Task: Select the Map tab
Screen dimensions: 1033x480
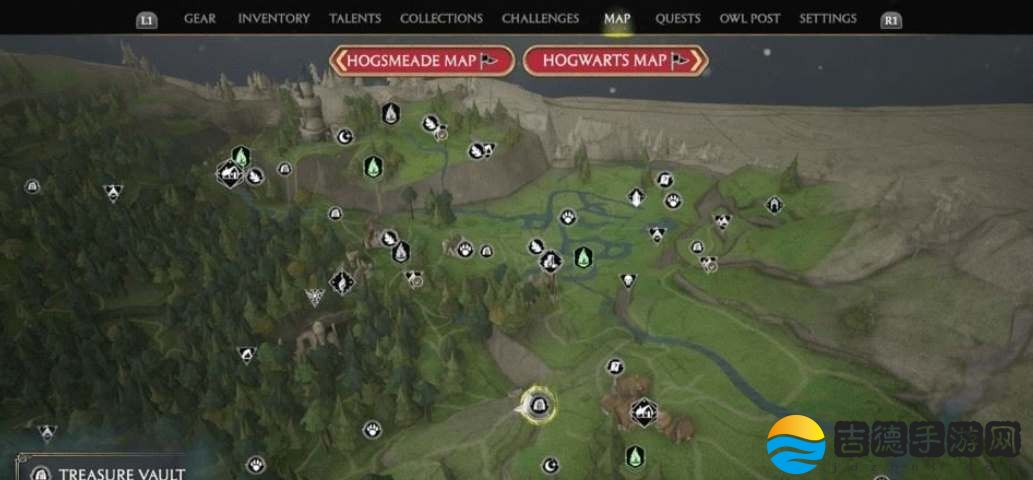Action: click(x=617, y=19)
